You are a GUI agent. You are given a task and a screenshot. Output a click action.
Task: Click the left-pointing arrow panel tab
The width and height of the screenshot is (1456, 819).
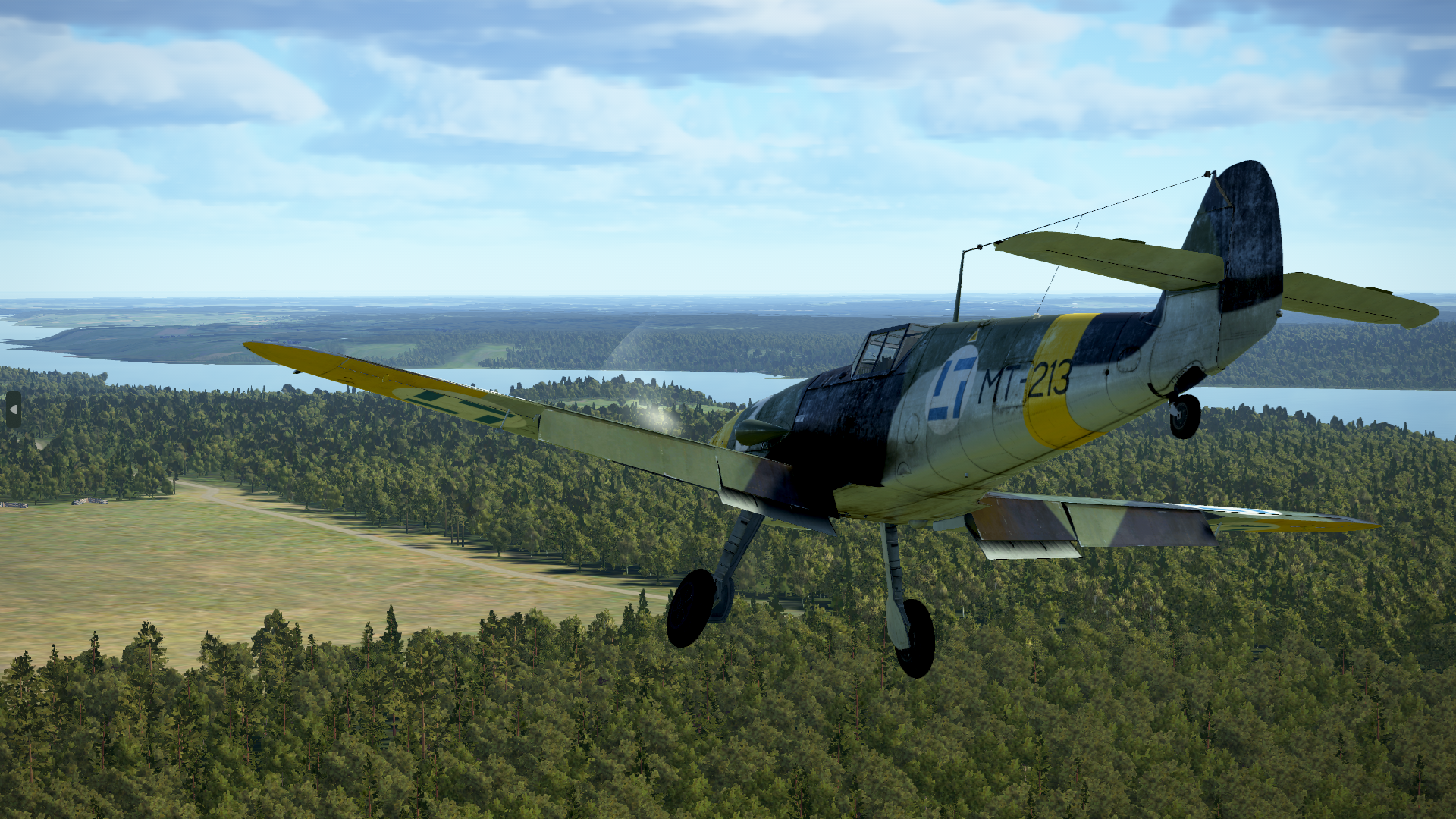[x=13, y=409]
